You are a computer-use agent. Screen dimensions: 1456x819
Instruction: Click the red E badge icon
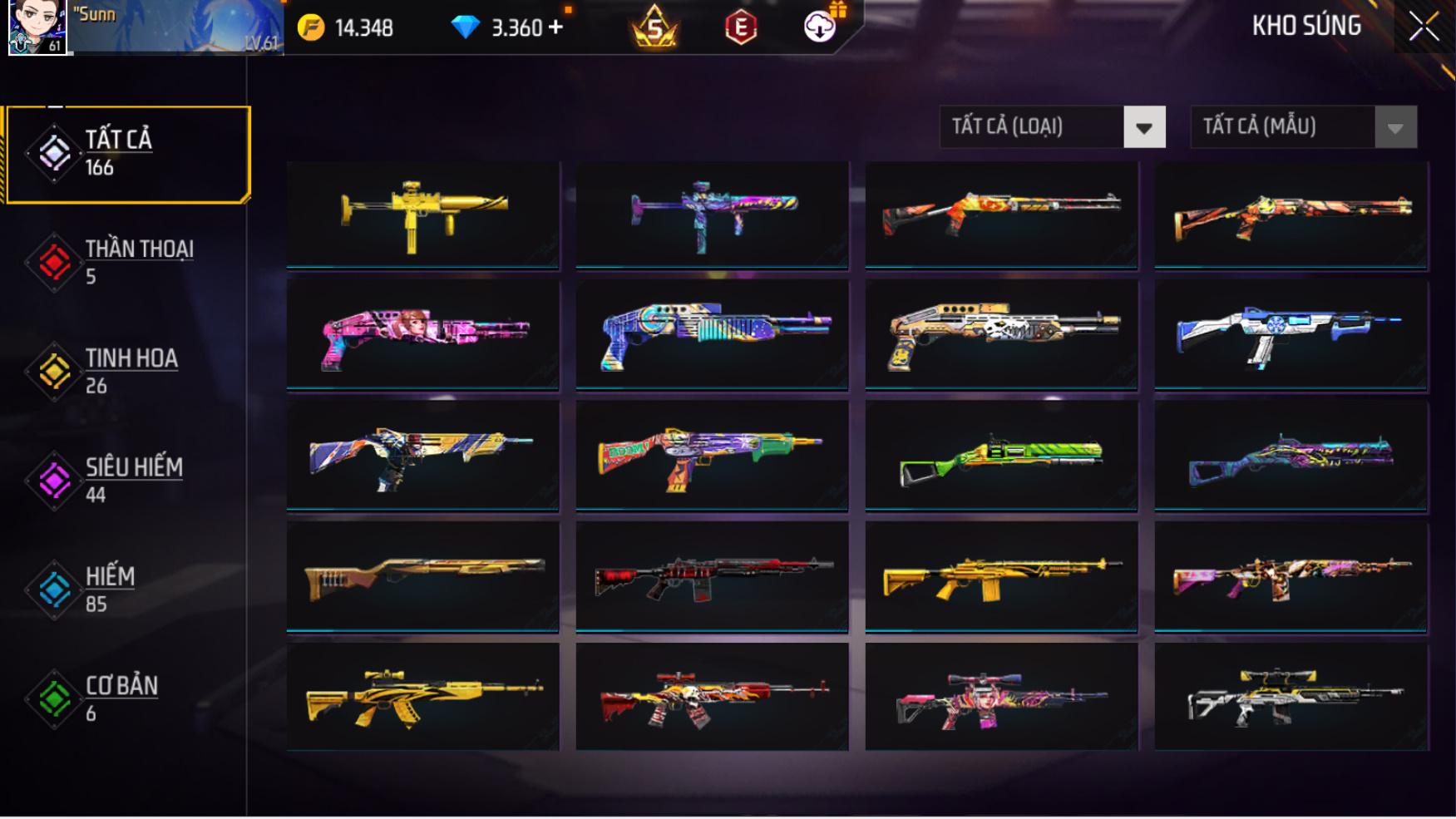pyautogui.click(x=740, y=27)
